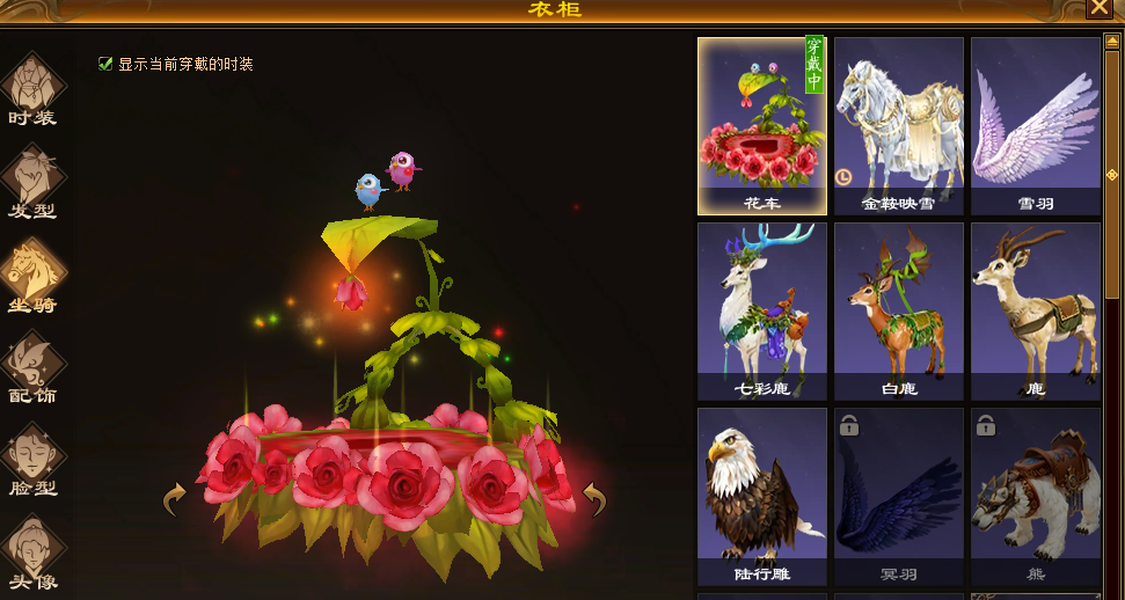Select the 陆行雕 eagle mount
The width and height of the screenshot is (1125, 600).
(x=762, y=496)
